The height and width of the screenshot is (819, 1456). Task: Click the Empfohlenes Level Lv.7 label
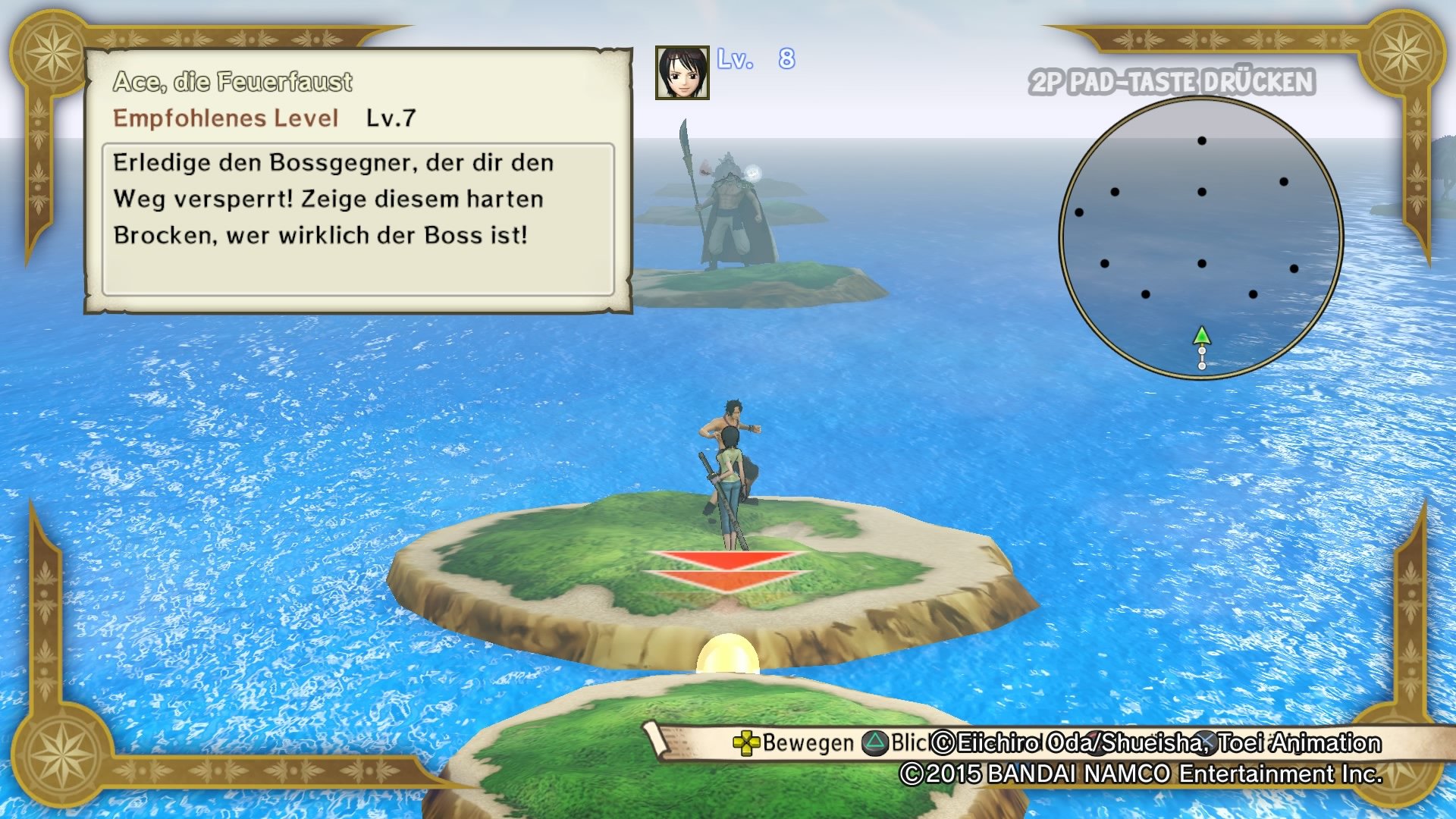[265, 118]
